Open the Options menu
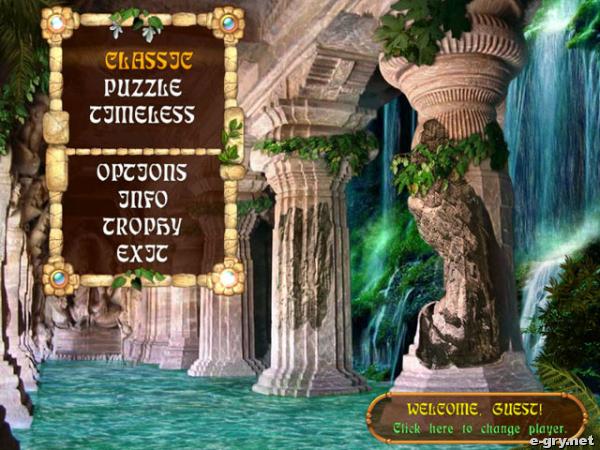Image resolution: width=600 pixels, height=450 pixels. click(x=141, y=172)
